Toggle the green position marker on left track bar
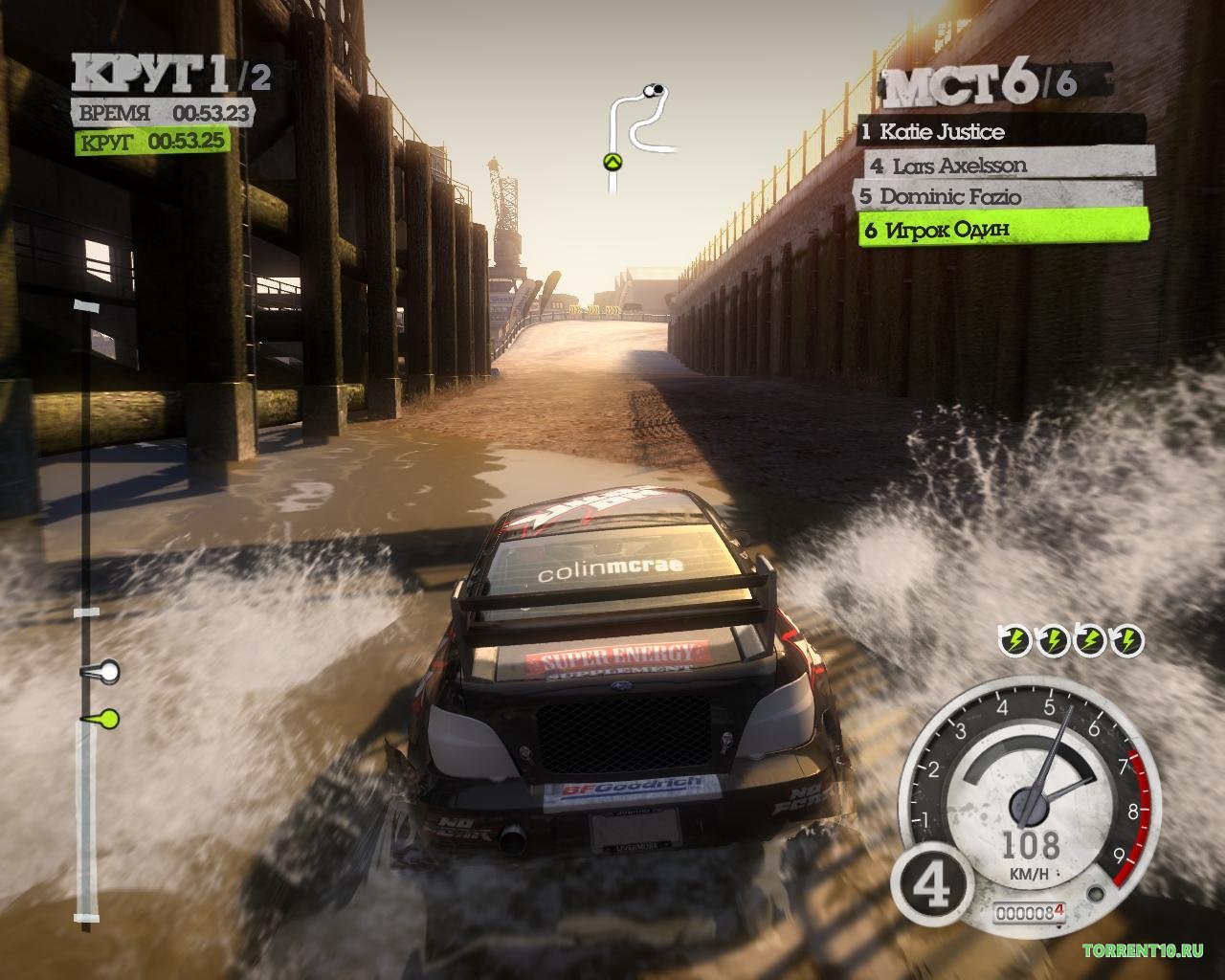The image size is (1225, 980). tap(109, 717)
